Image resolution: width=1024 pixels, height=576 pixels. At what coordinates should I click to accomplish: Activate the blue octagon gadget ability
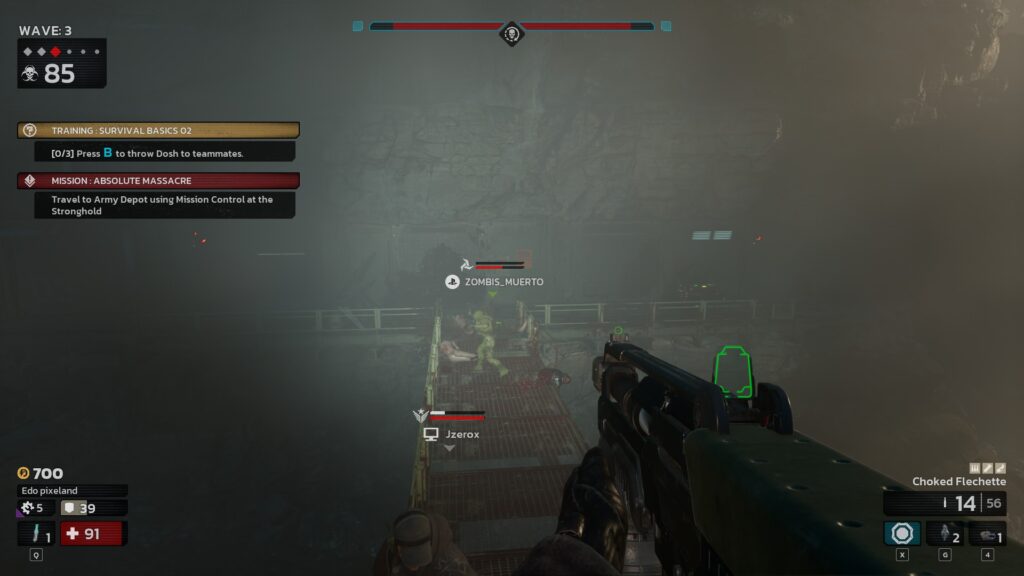pos(902,533)
